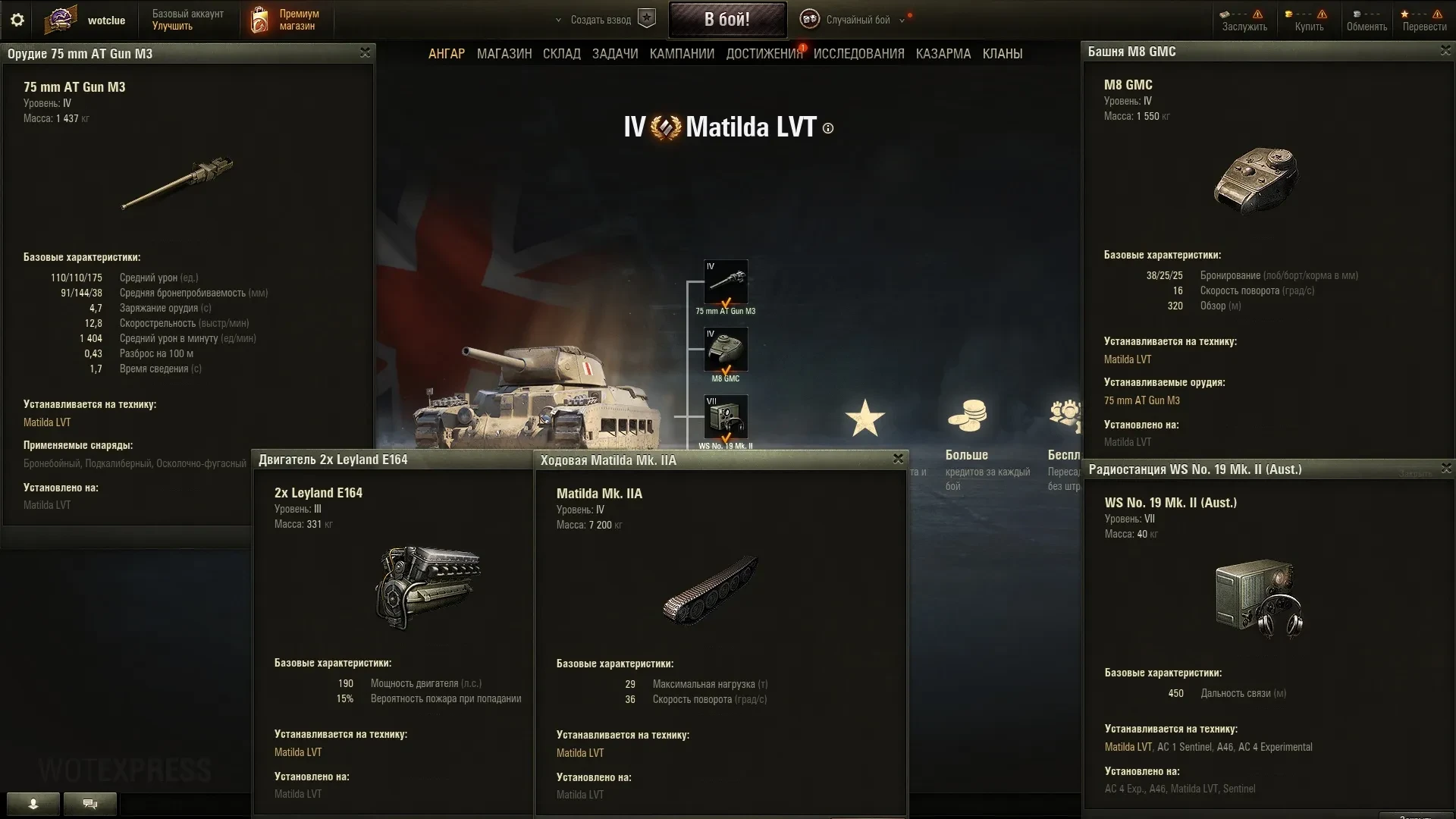The width and height of the screenshot is (1456, 819).
Task: Select the 75 mm AT Gun M3 module icon
Action: click(x=726, y=282)
